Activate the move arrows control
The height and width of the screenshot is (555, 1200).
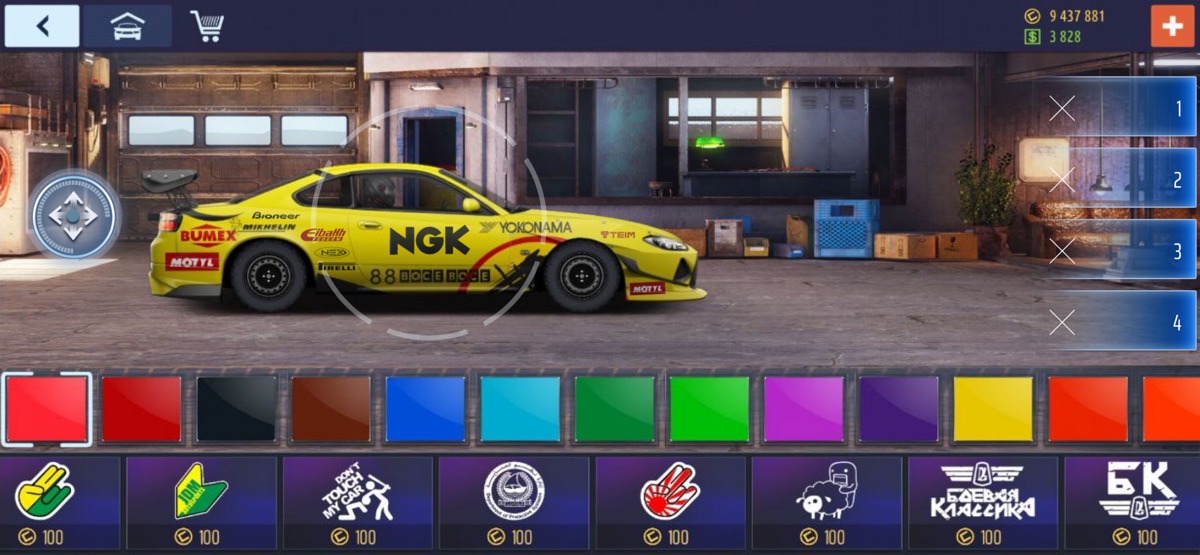(x=75, y=214)
